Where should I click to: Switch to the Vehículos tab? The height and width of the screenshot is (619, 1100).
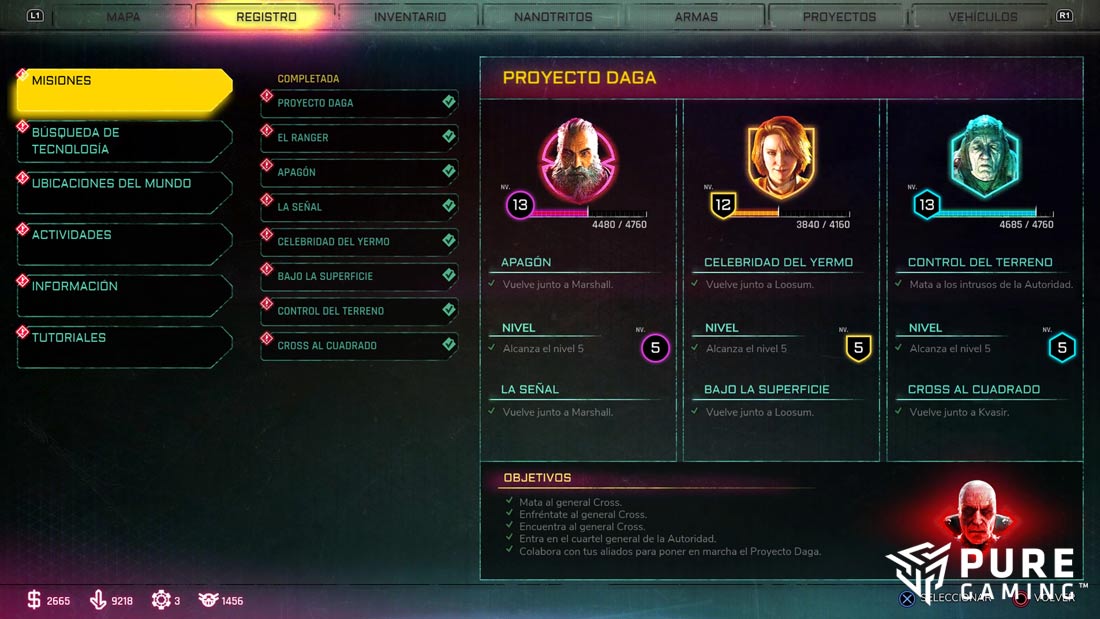[983, 17]
